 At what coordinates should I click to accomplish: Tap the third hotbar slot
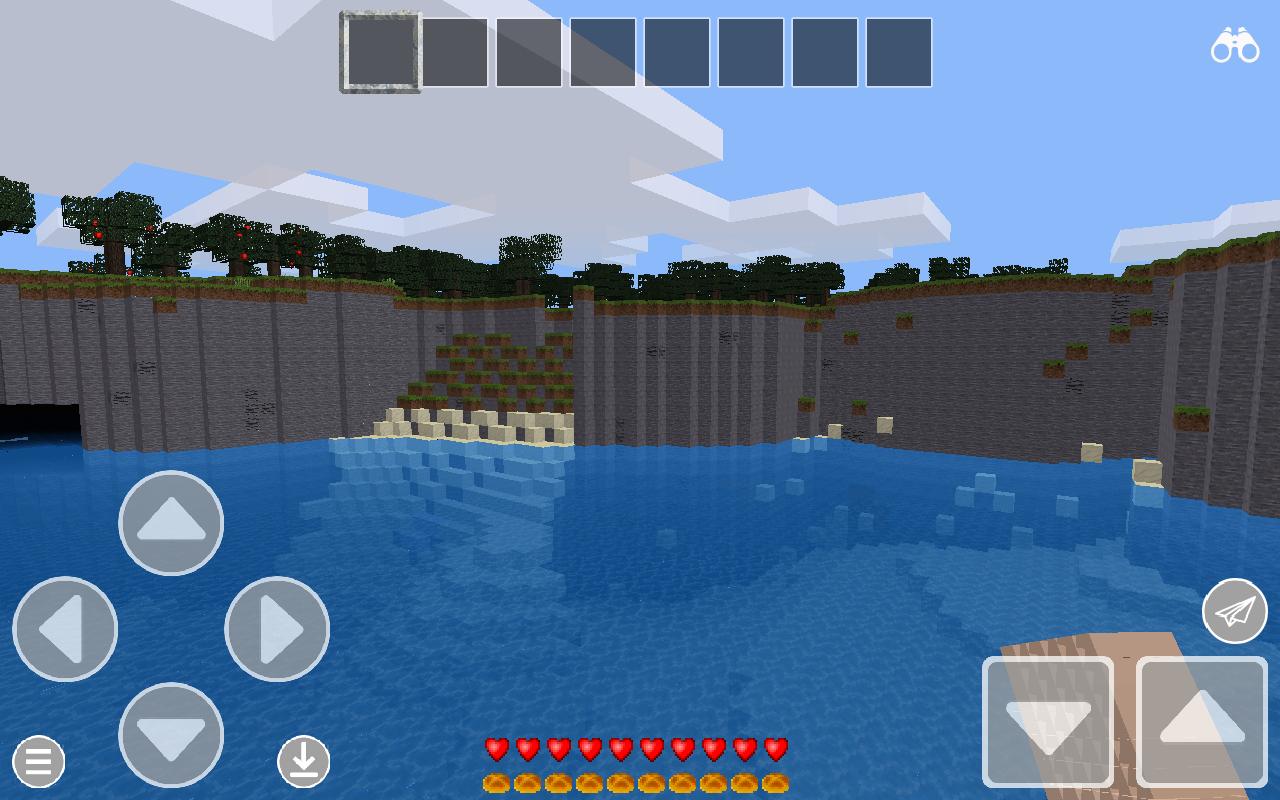[531, 52]
